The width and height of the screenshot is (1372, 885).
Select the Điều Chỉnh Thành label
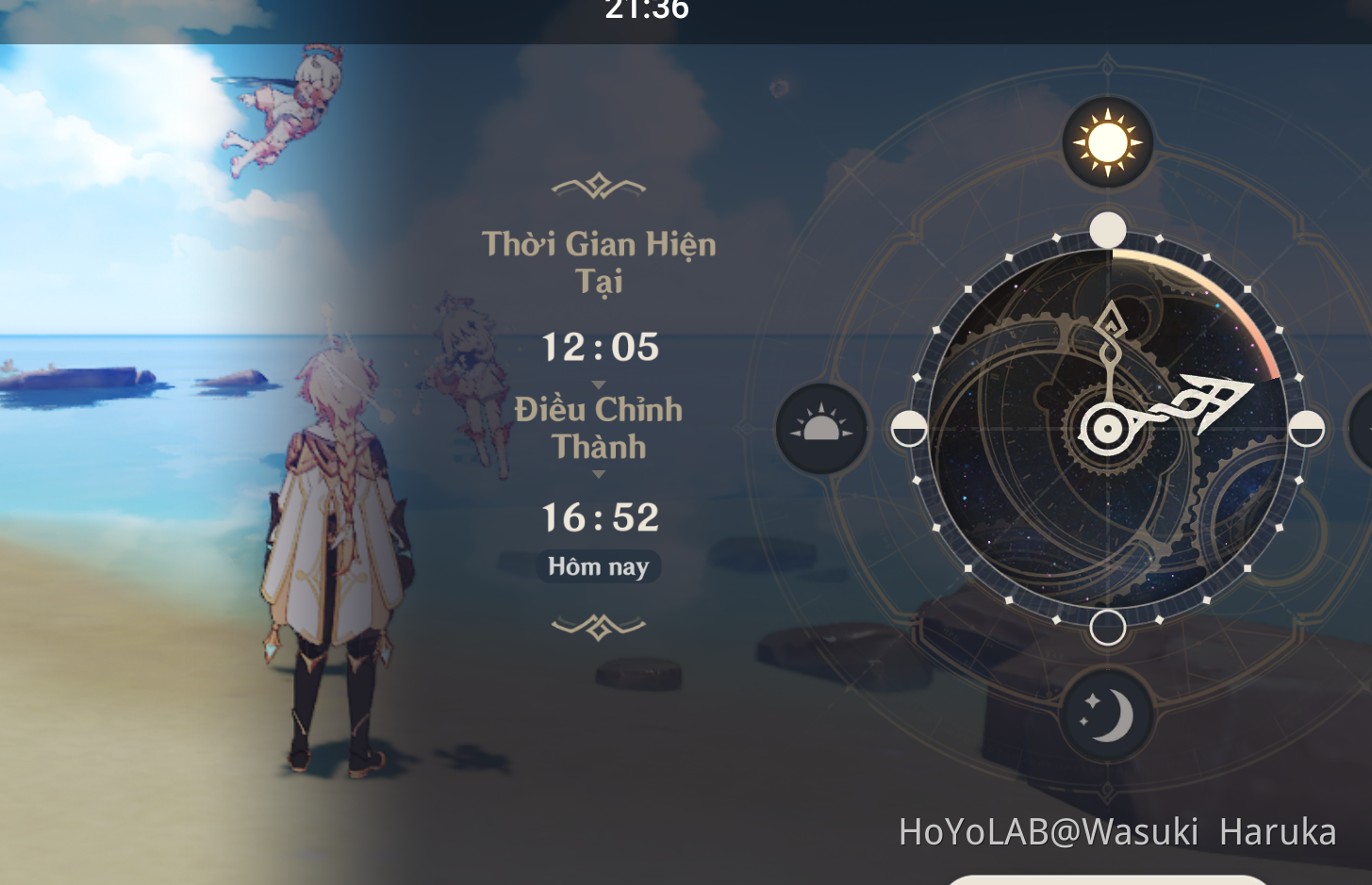(x=598, y=429)
